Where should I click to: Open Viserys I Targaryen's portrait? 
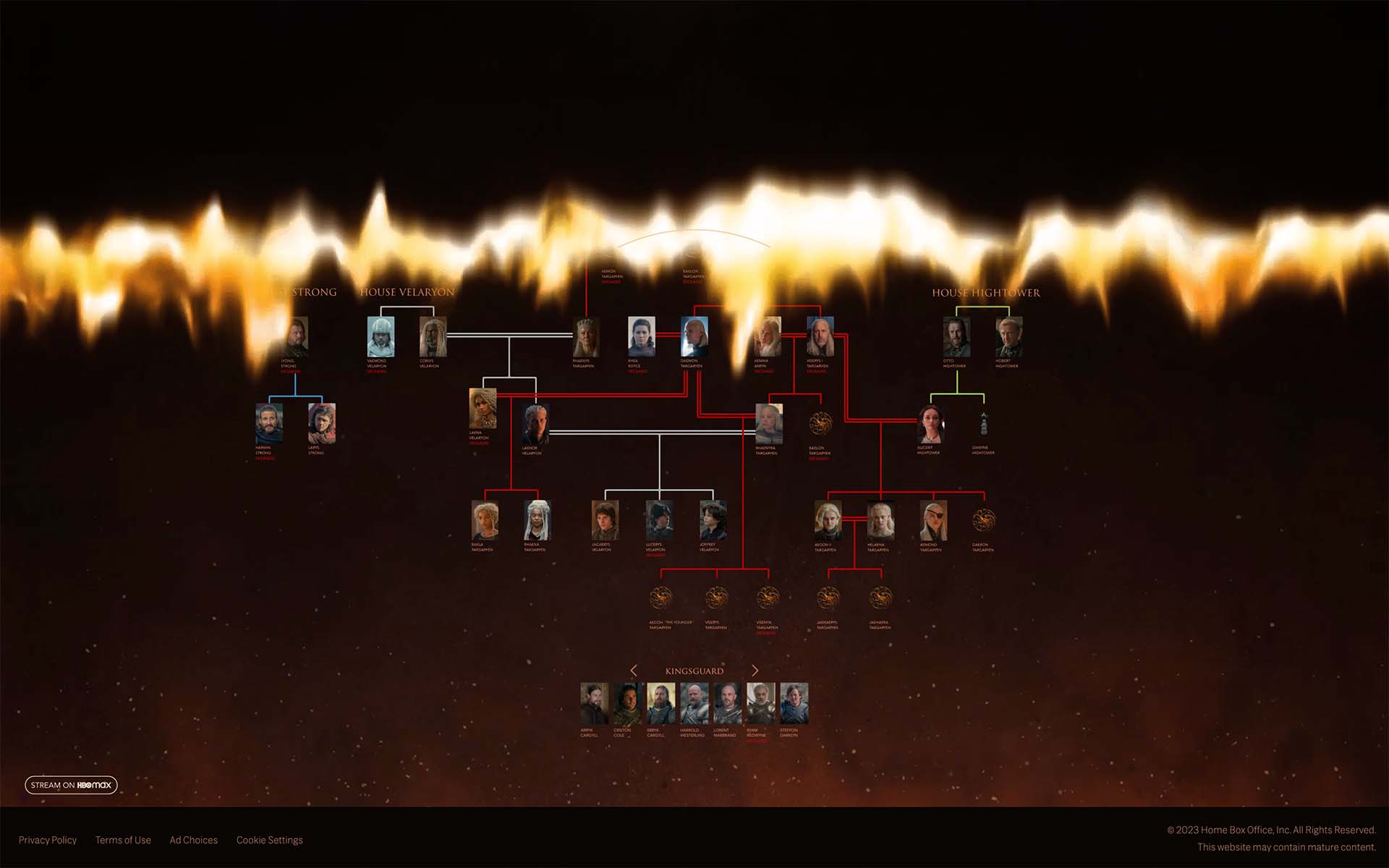click(x=820, y=337)
